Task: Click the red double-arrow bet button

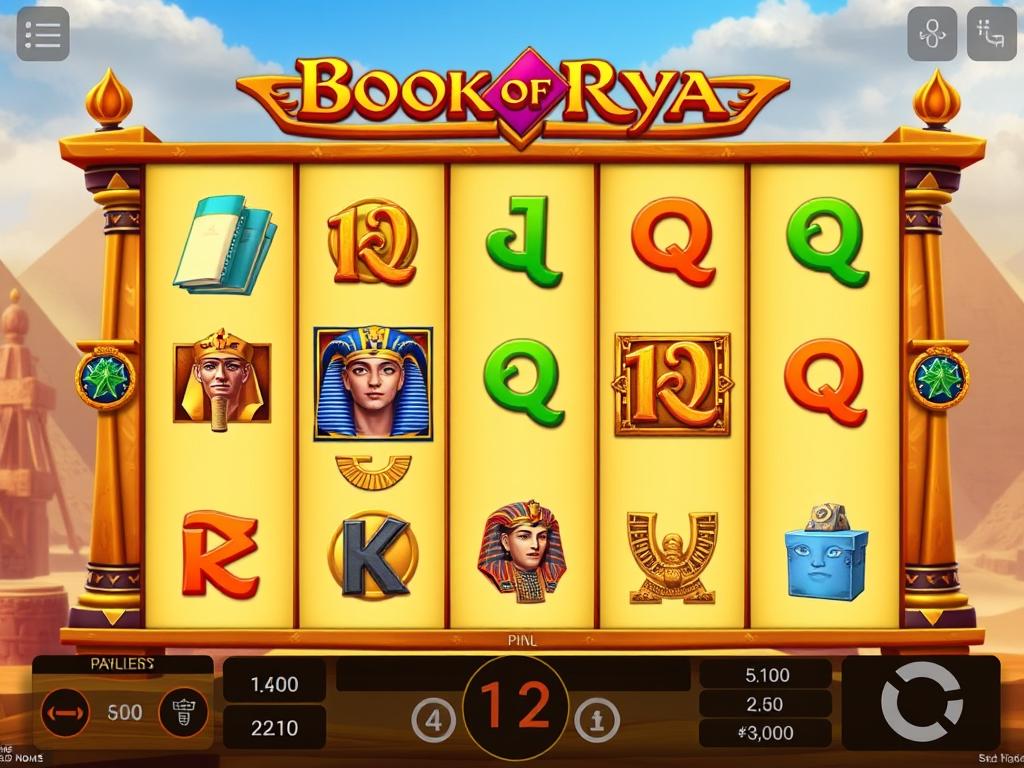Action: pyautogui.click(x=65, y=713)
